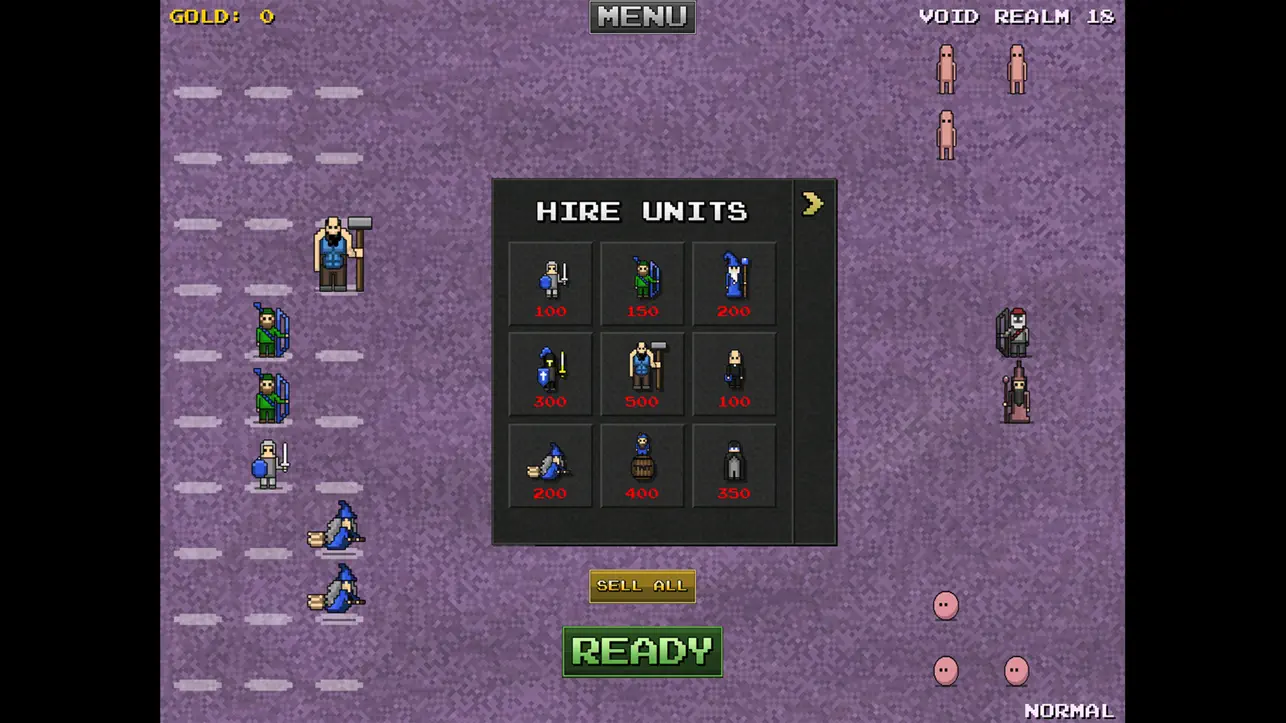1286x723 pixels.
Task: Open the MENU at the top
Action: pyautogui.click(x=641, y=16)
